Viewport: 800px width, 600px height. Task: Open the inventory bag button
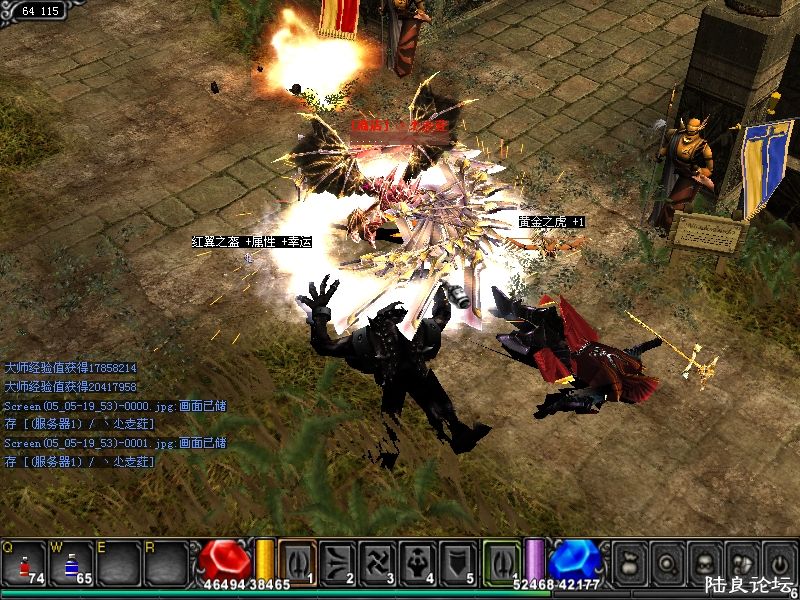click(x=628, y=561)
